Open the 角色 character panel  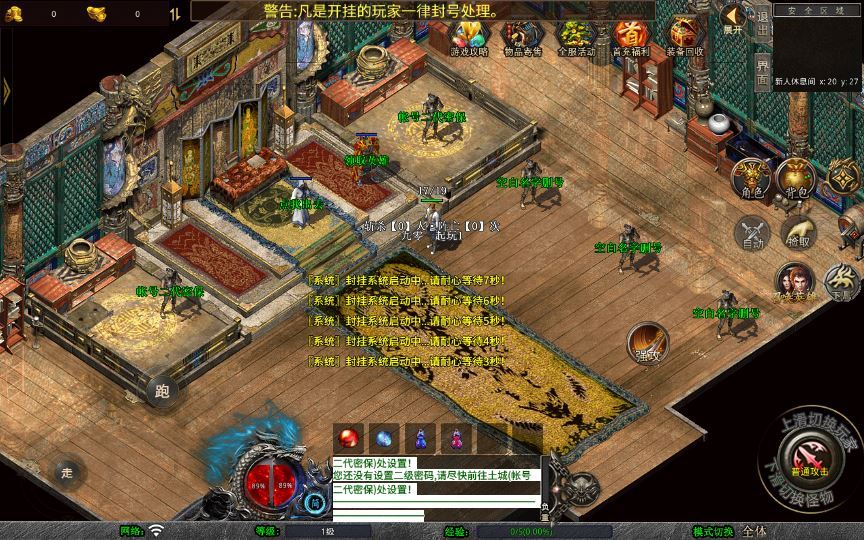click(750, 179)
